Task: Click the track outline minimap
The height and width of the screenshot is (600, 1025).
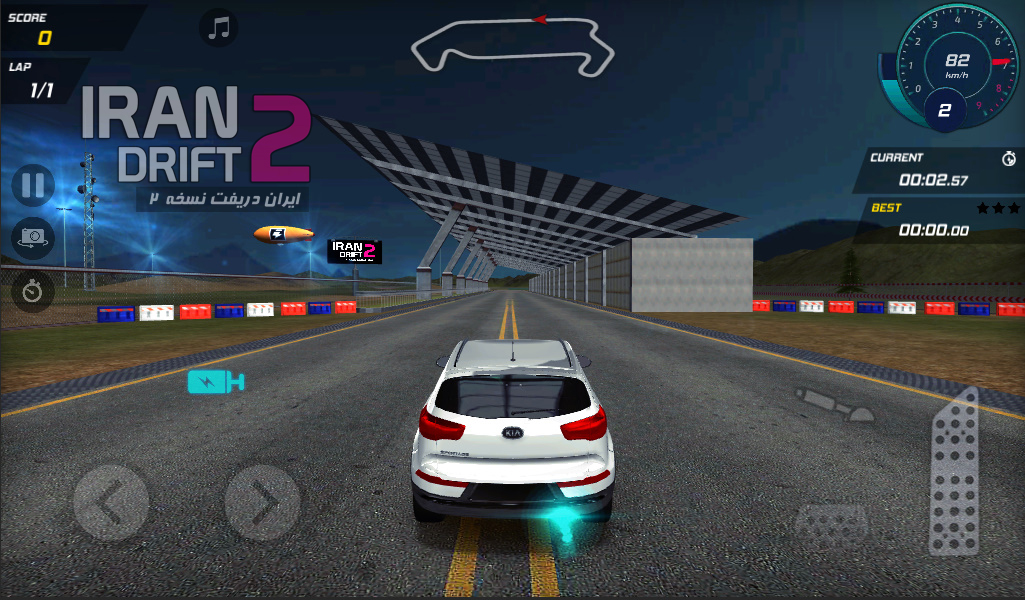Action: (513, 45)
